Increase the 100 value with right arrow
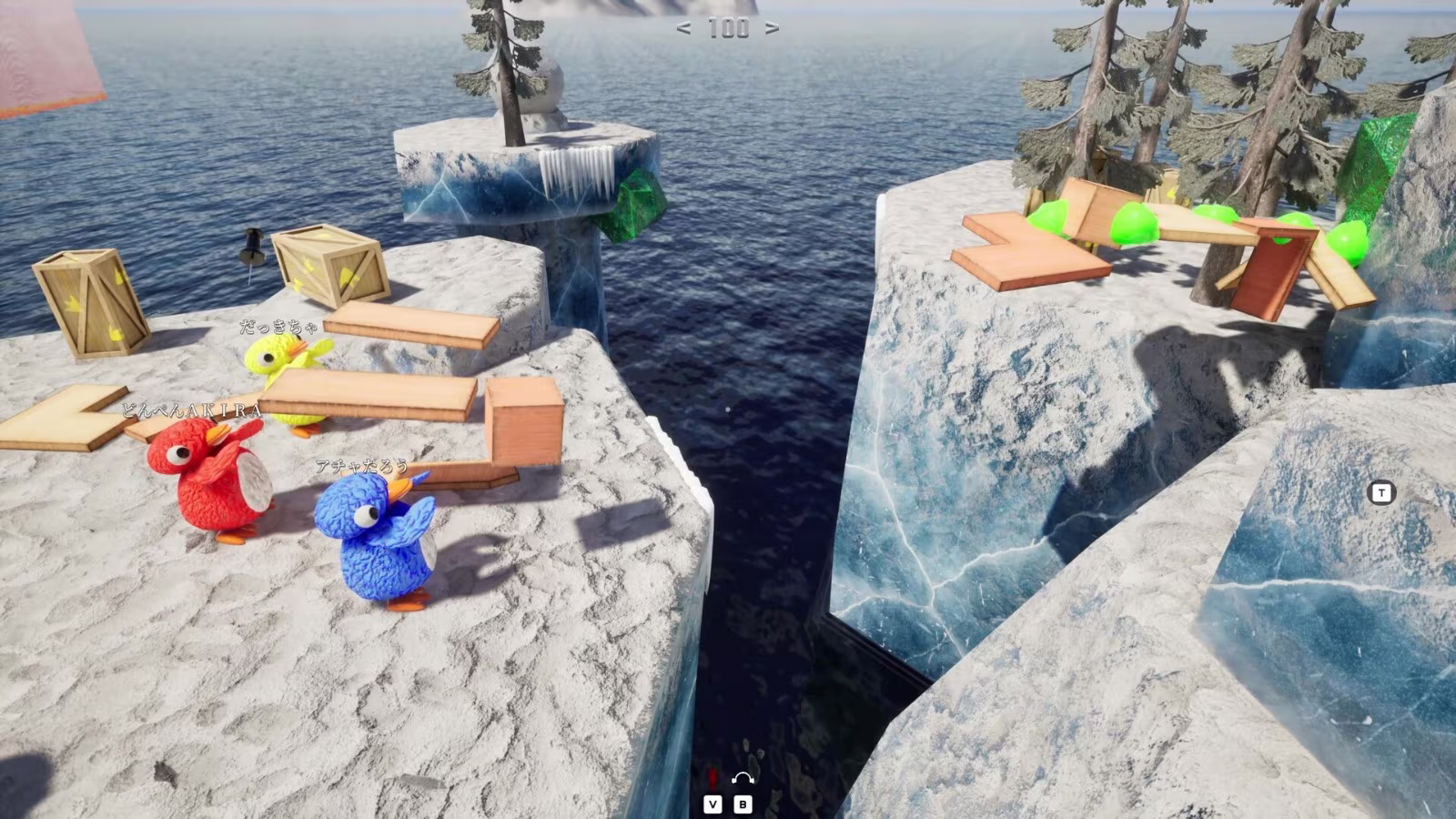 click(x=772, y=28)
